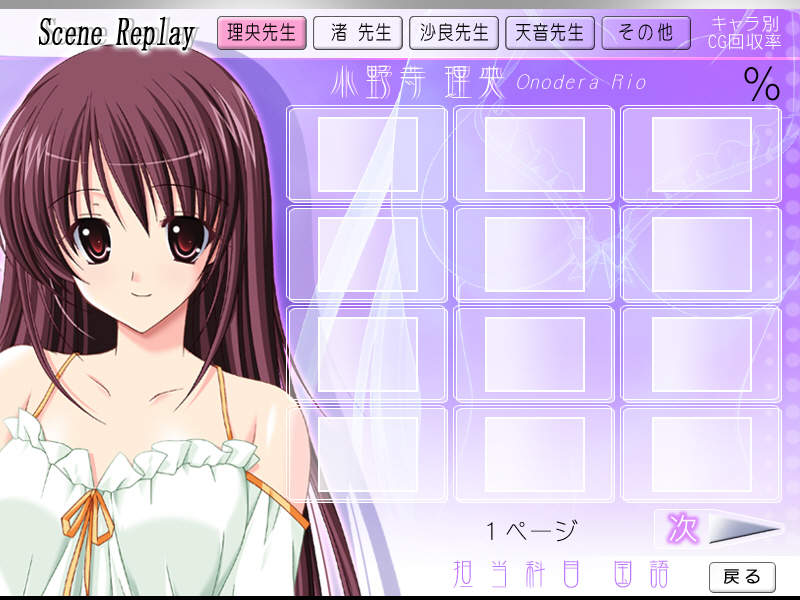Show the その他 category

[646, 33]
